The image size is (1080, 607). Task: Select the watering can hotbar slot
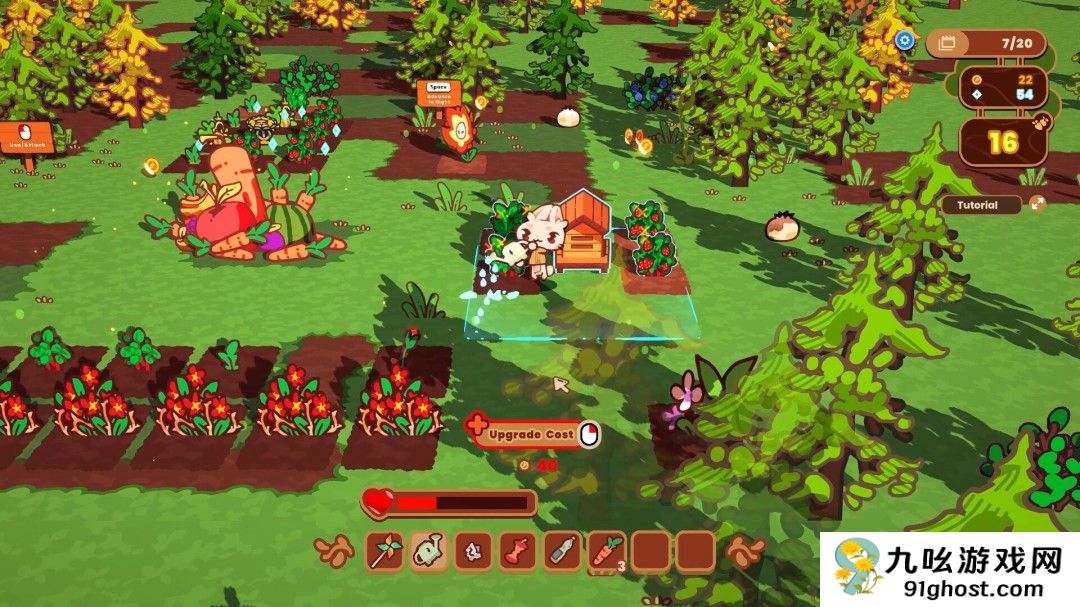click(429, 551)
